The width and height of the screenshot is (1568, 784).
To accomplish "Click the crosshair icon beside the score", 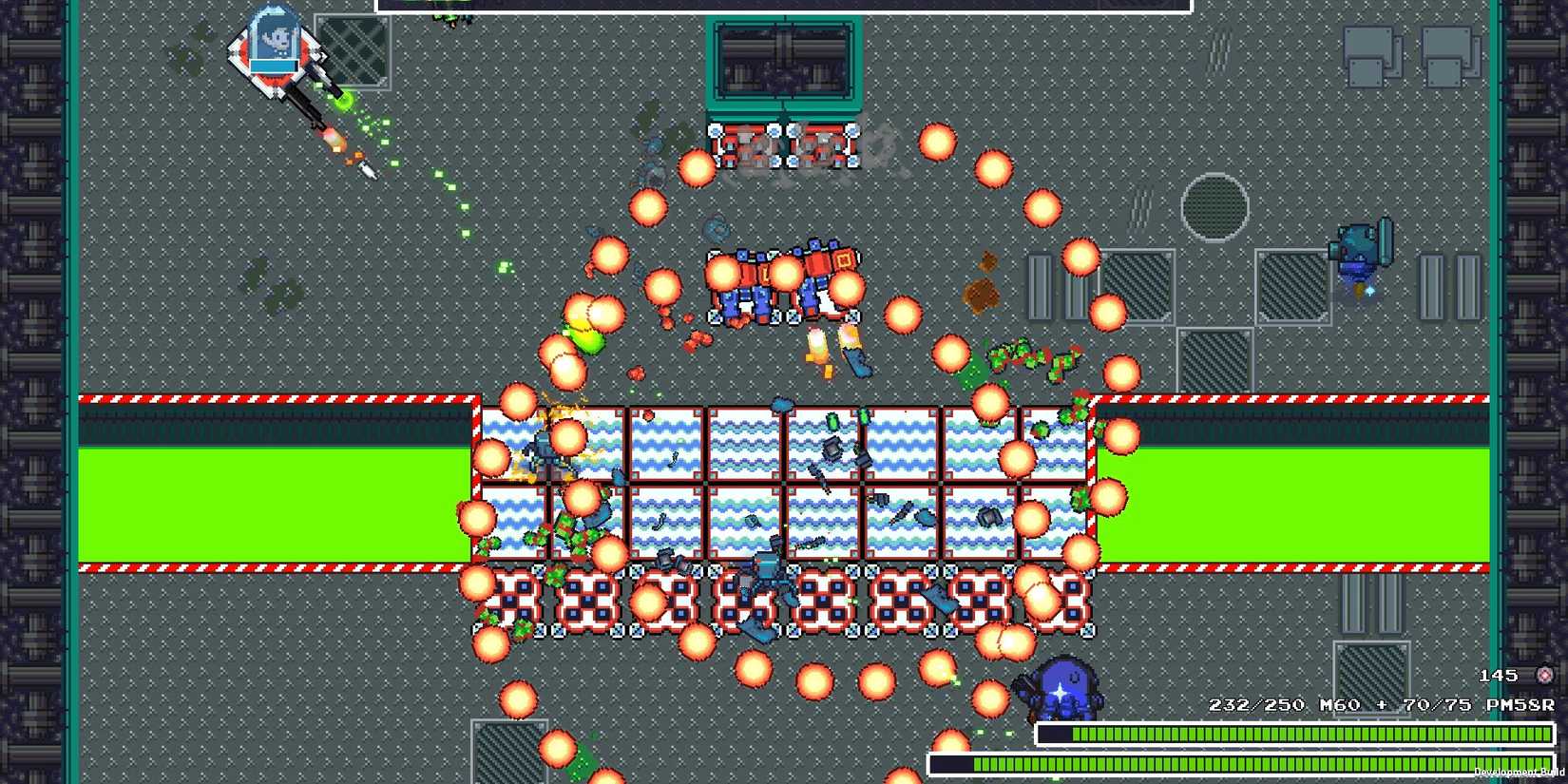I will click(x=1544, y=675).
